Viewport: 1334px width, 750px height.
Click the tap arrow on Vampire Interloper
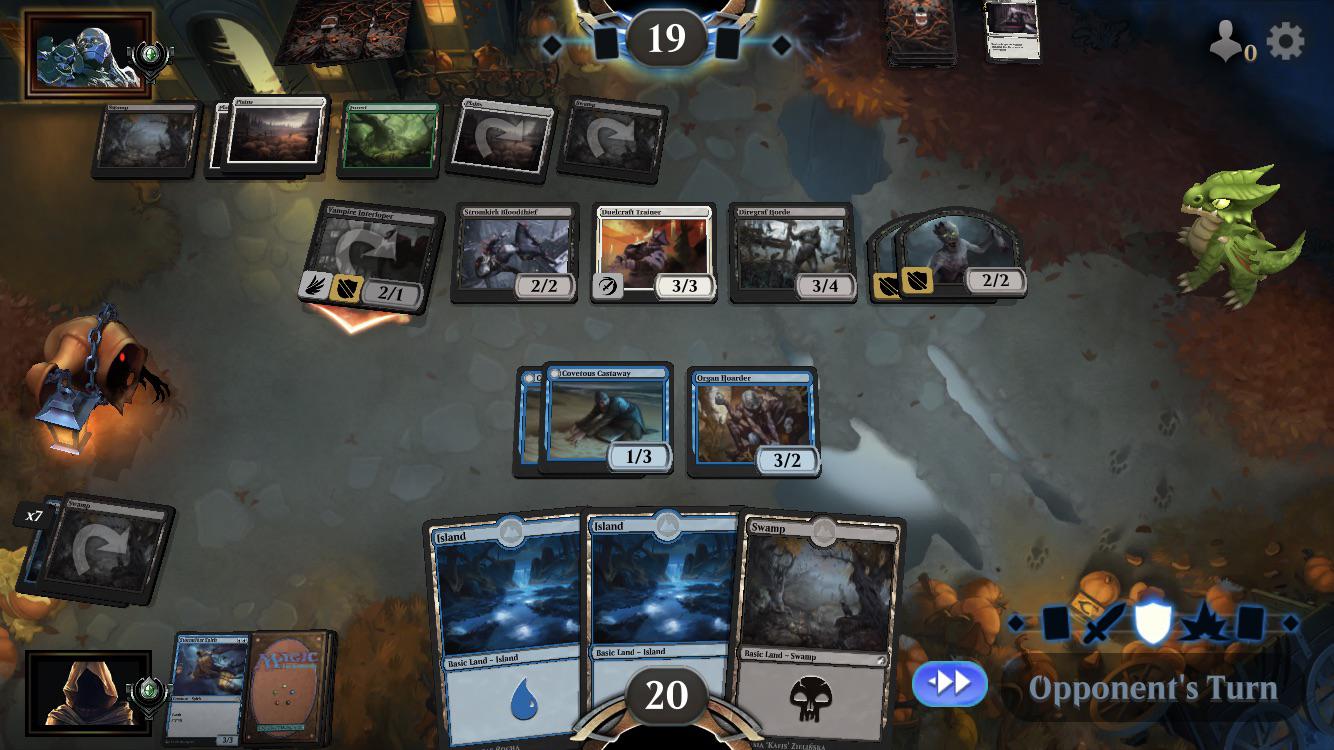(367, 247)
